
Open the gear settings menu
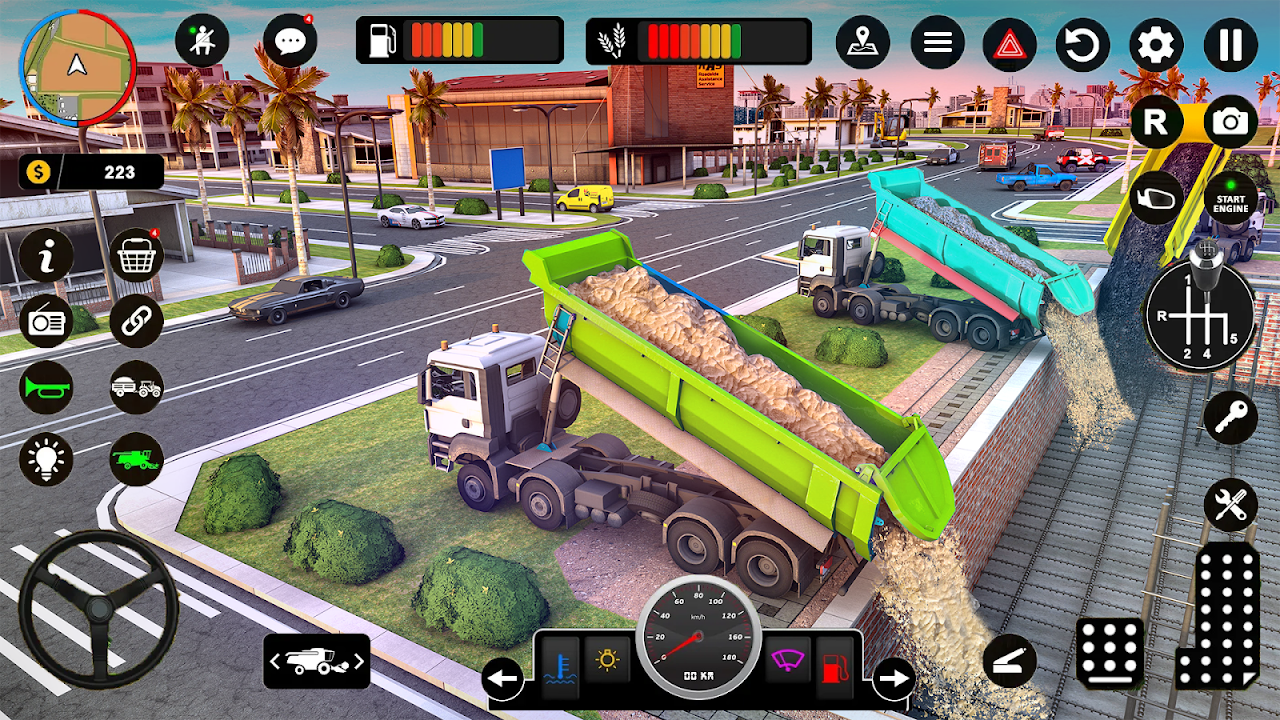pos(1156,44)
